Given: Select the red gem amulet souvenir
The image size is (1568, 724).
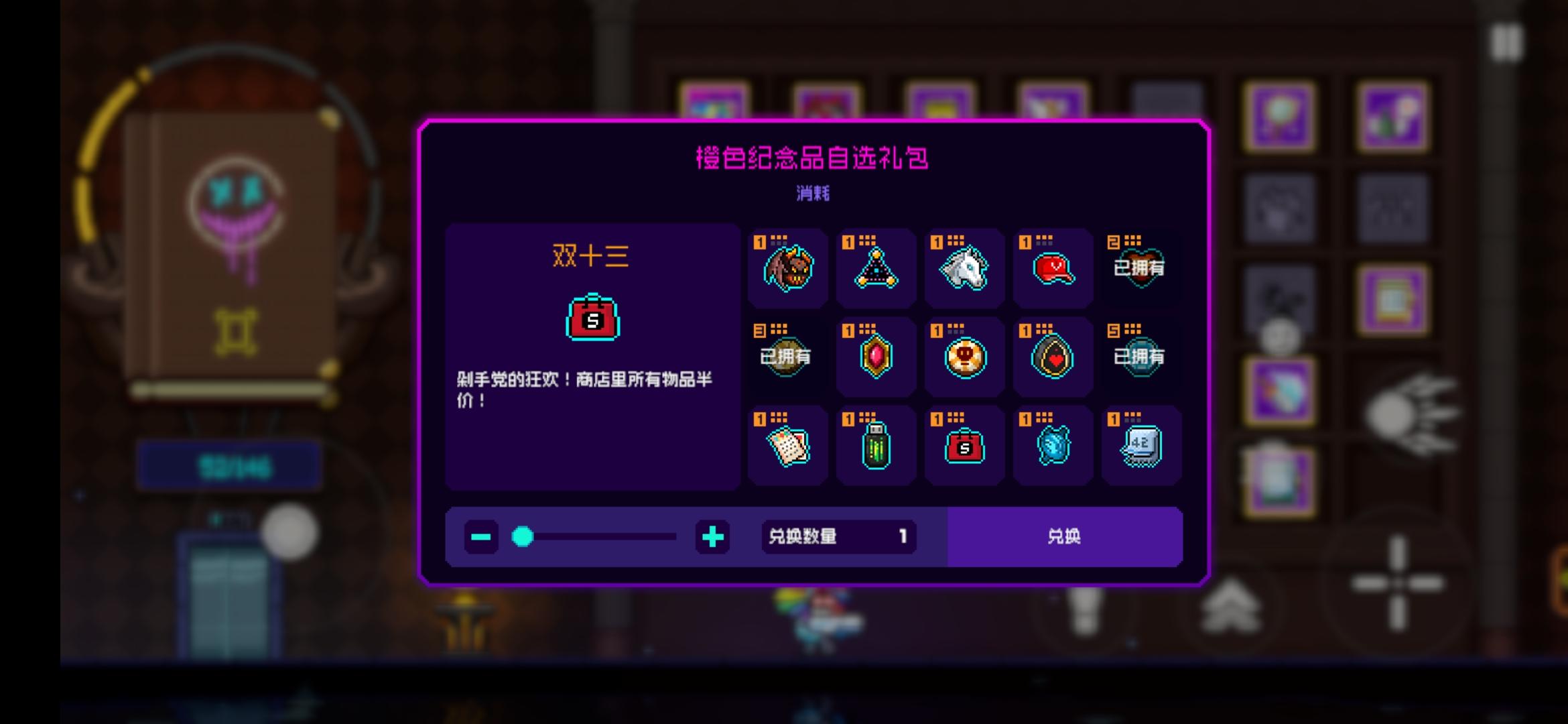Looking at the screenshot, I should click(876, 357).
